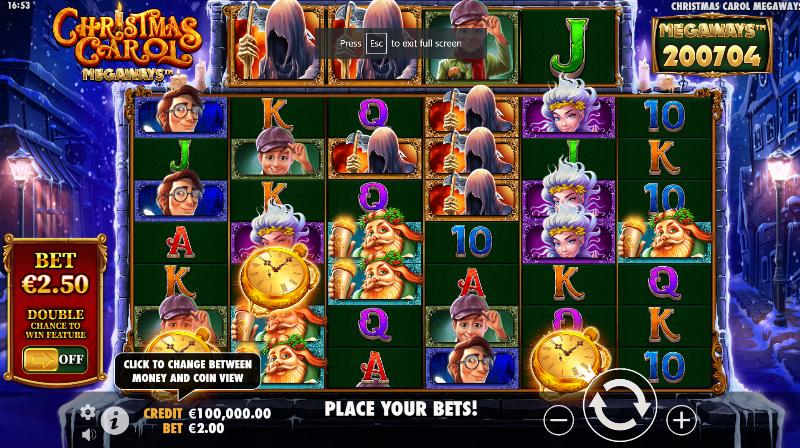
Task: Mute the sound with the speaker icon
Action: [x=87, y=435]
